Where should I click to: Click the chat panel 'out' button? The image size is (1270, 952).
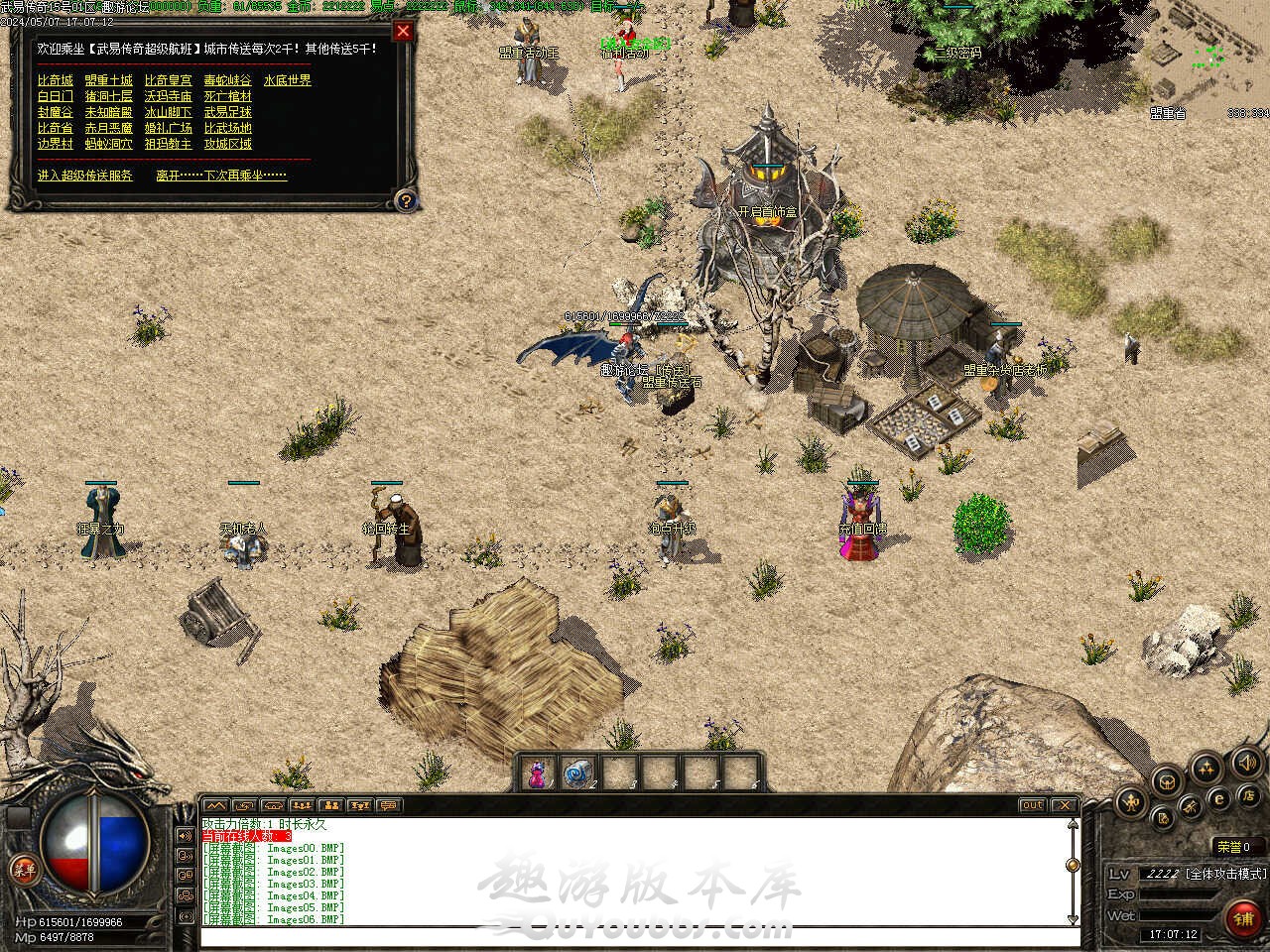[x=1032, y=805]
